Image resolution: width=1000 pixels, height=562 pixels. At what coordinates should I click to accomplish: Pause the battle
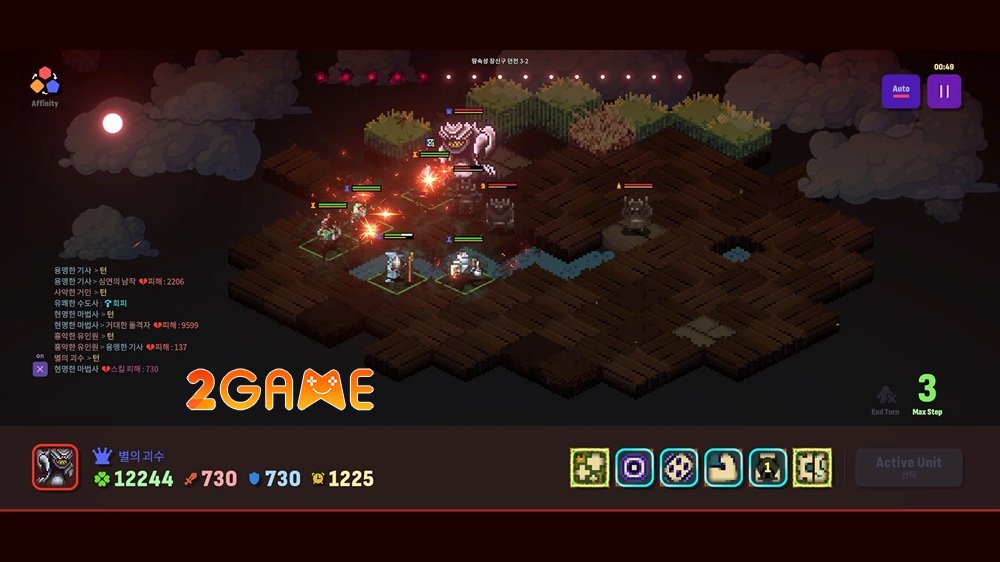[x=943, y=91]
